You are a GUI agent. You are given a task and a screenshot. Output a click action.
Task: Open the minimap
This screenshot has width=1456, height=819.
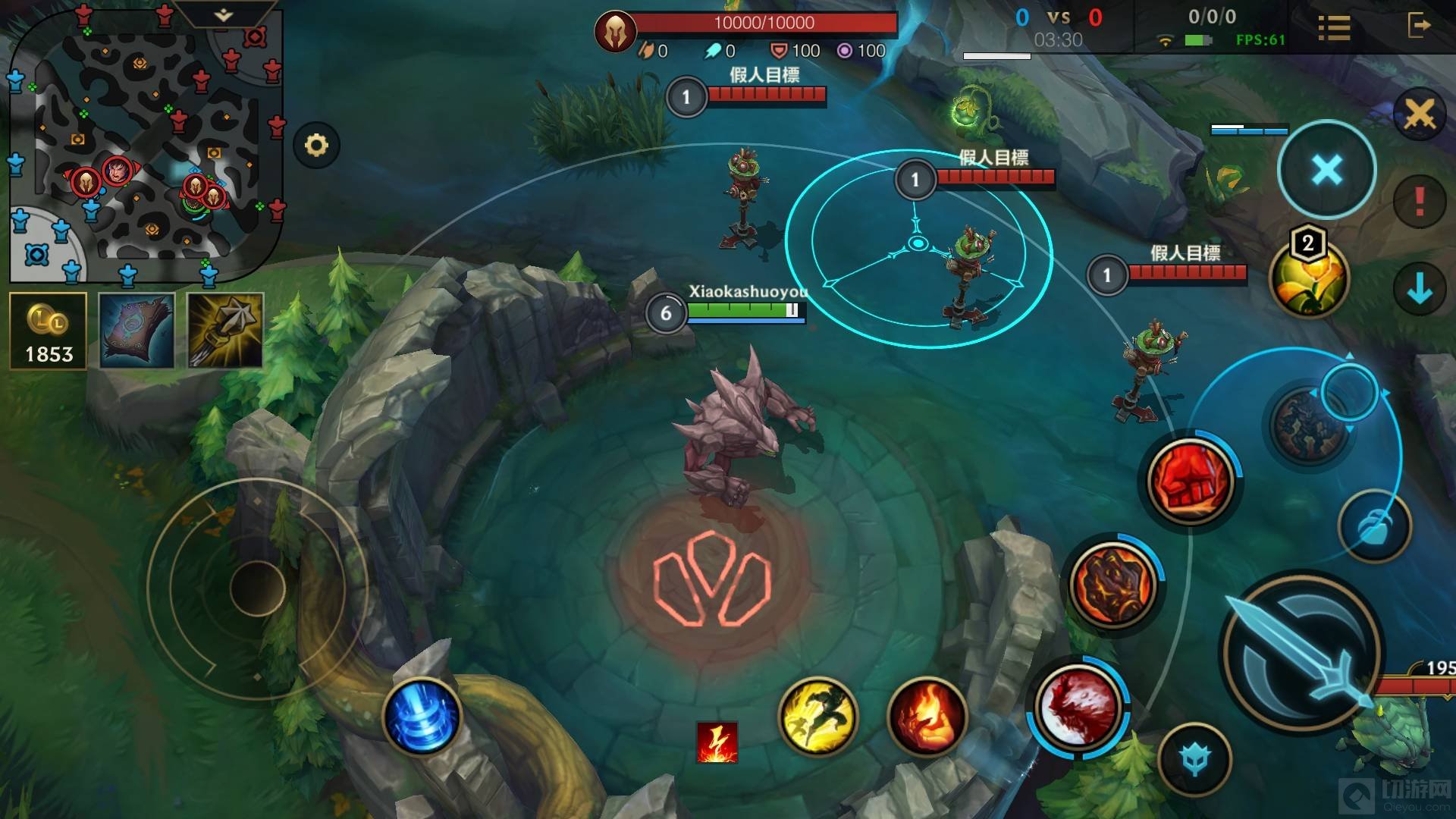coord(144,152)
